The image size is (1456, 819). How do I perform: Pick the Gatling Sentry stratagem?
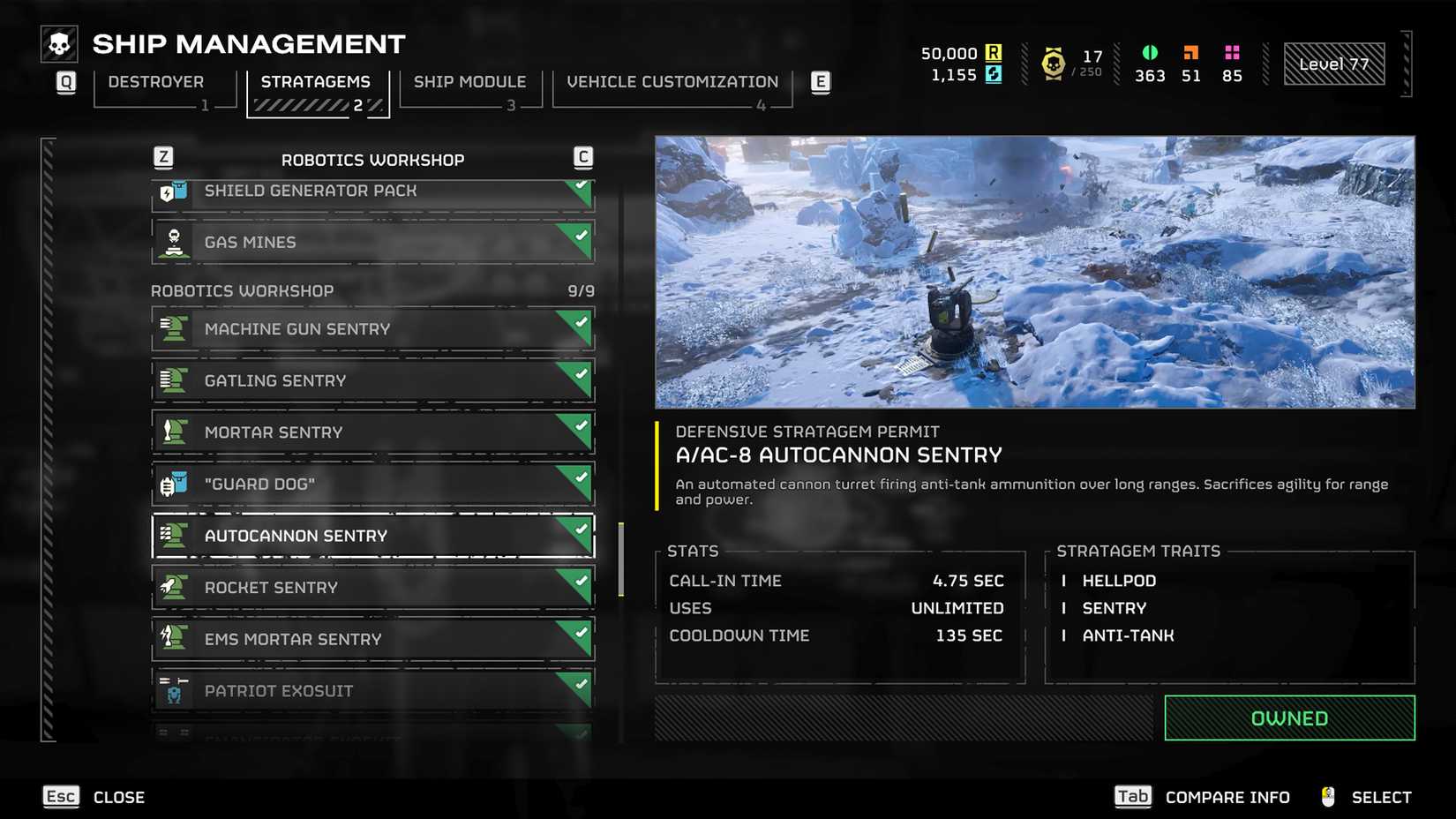372,380
